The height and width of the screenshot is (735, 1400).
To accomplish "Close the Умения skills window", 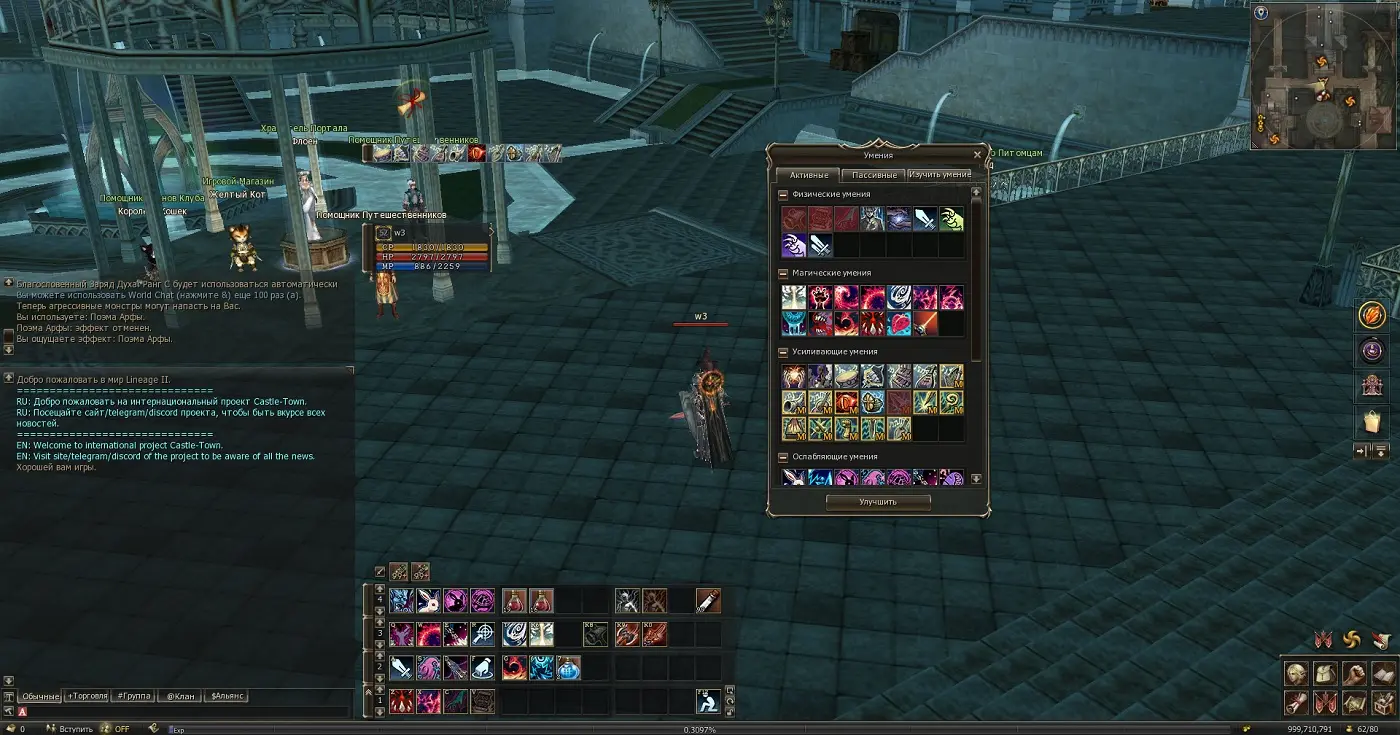I will [x=977, y=155].
